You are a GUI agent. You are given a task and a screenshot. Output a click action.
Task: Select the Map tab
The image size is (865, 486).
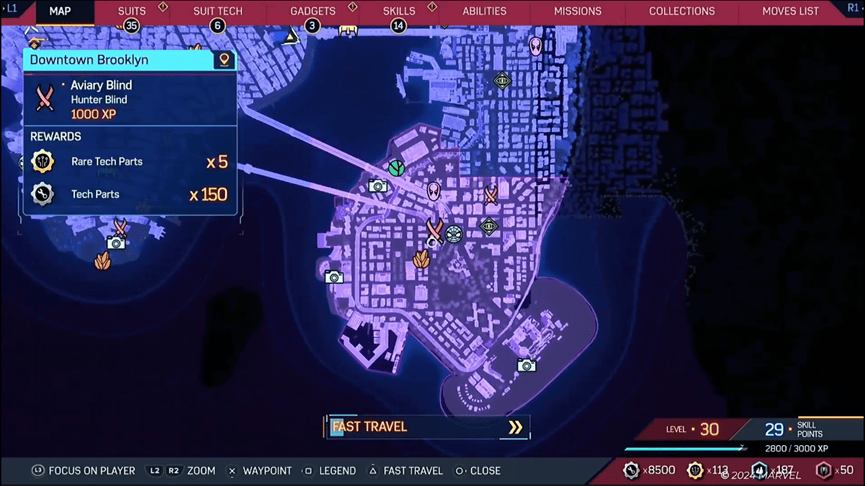pos(60,11)
